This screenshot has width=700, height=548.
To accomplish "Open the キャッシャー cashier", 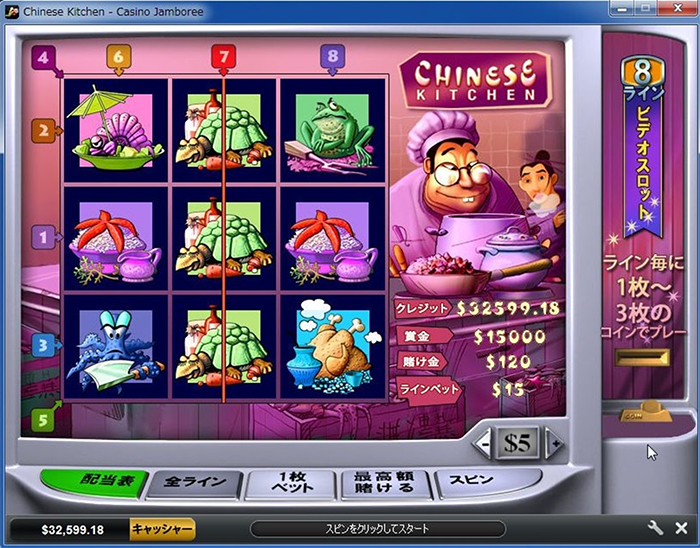I will 162,529.
